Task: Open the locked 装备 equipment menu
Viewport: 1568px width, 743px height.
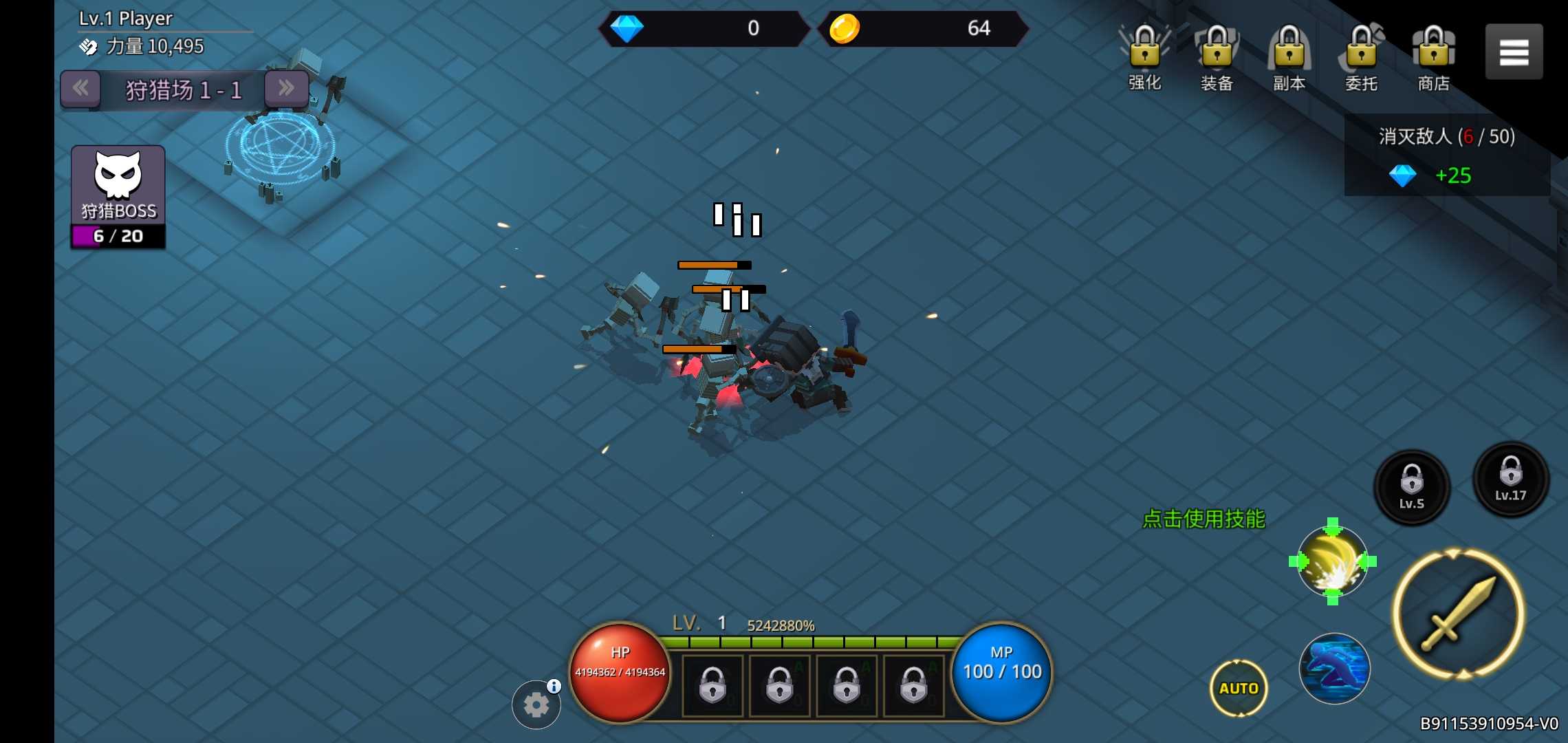Action: [x=1217, y=56]
